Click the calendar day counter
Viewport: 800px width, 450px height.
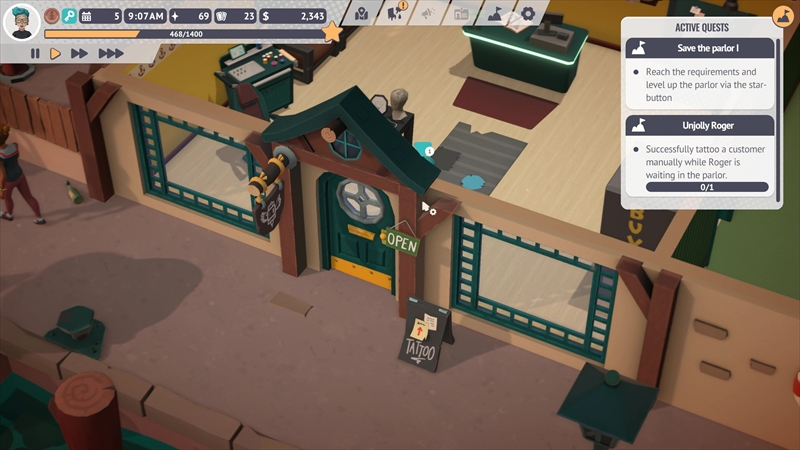point(100,16)
